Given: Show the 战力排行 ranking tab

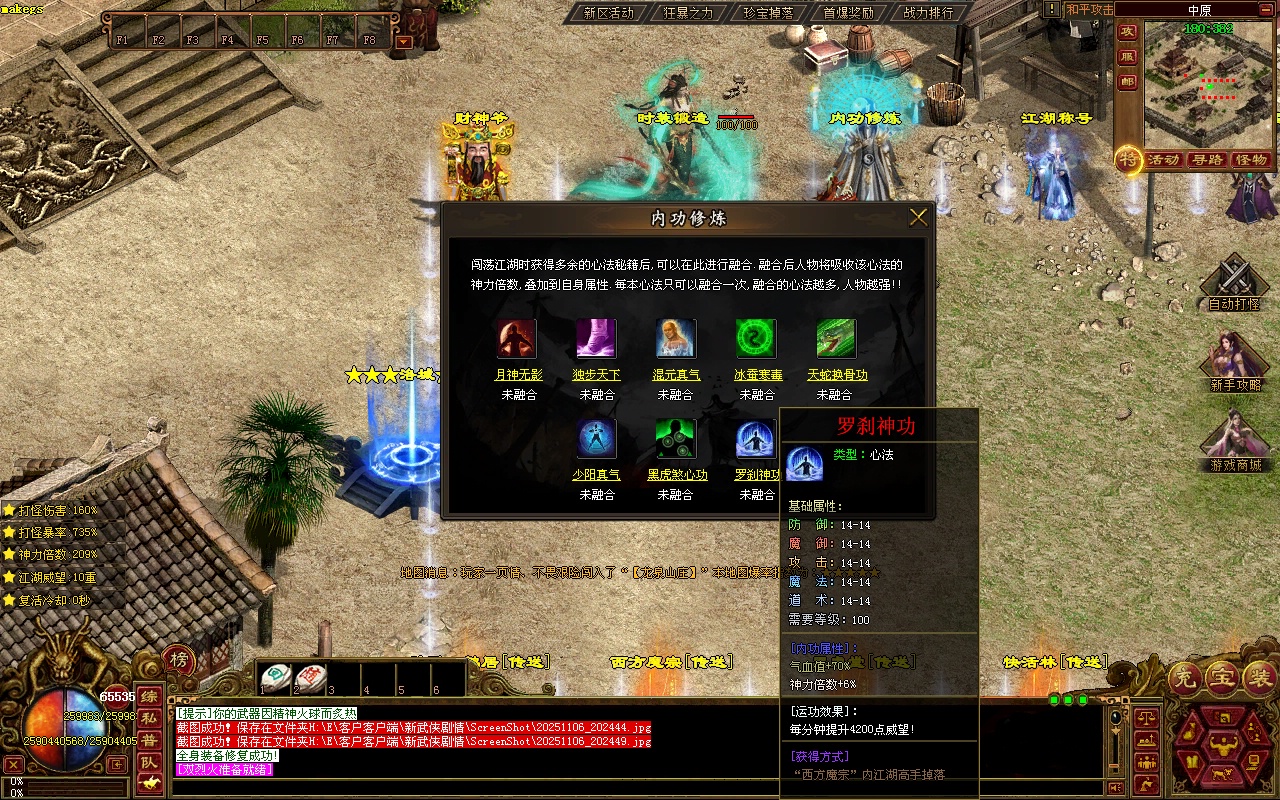Looking at the screenshot, I should tap(928, 13).
